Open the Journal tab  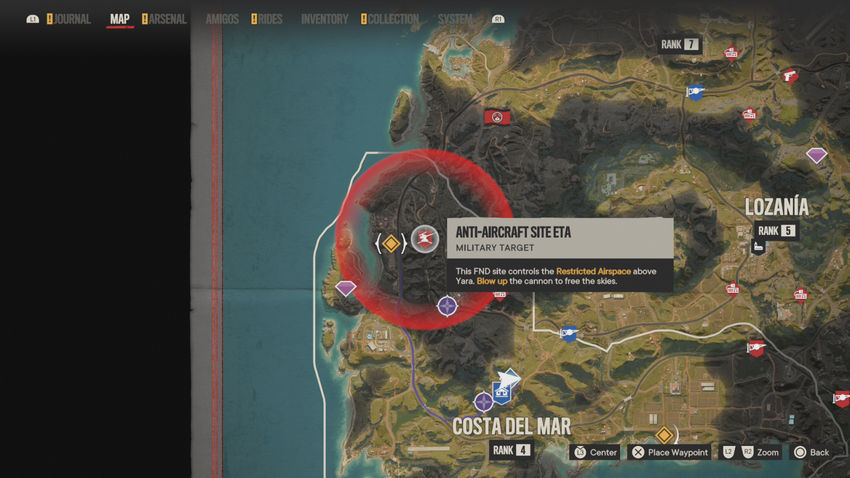click(72, 19)
